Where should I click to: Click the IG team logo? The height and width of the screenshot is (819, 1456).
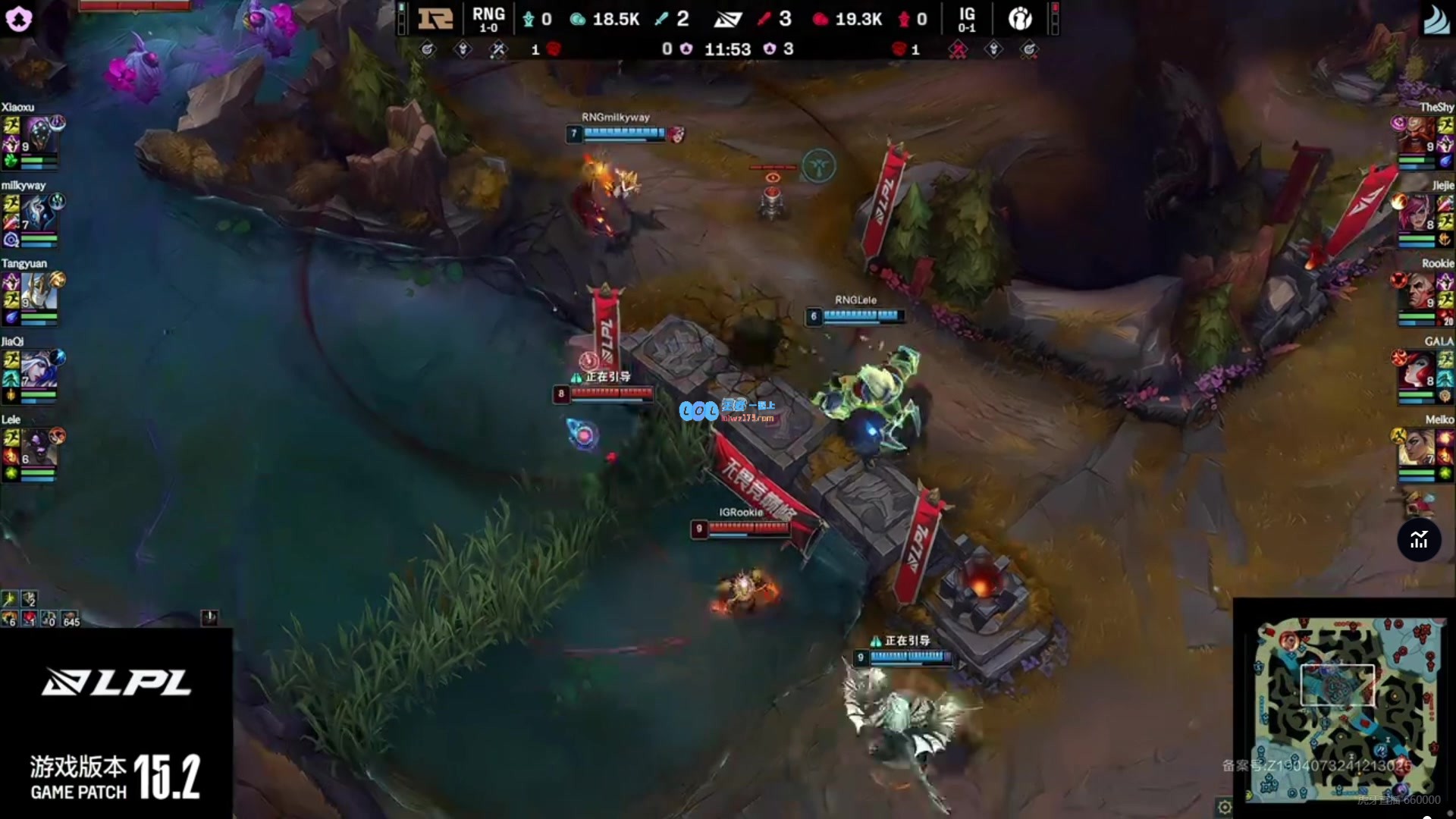(x=1020, y=18)
